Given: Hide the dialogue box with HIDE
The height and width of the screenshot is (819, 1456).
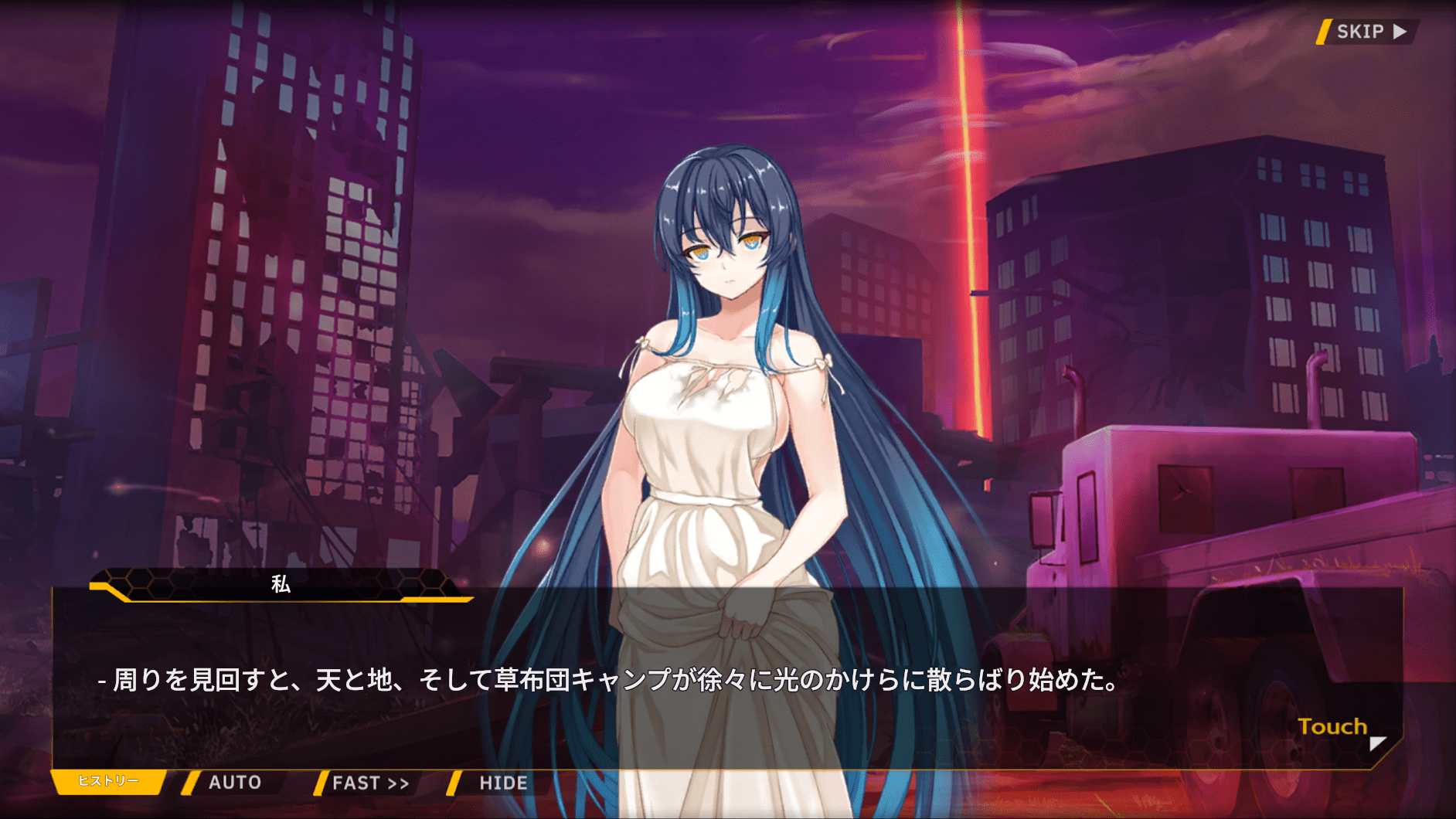Looking at the screenshot, I should 502,783.
